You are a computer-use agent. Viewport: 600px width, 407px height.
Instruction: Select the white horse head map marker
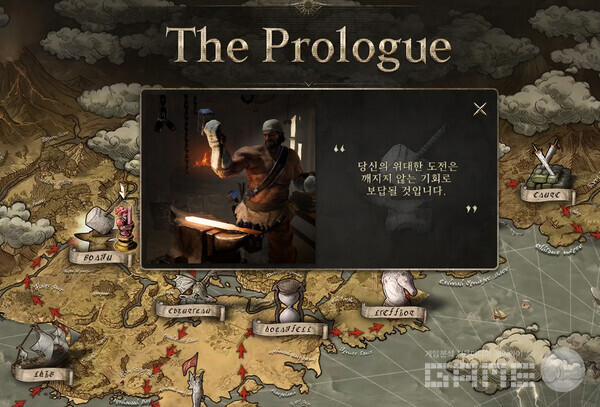point(397,288)
